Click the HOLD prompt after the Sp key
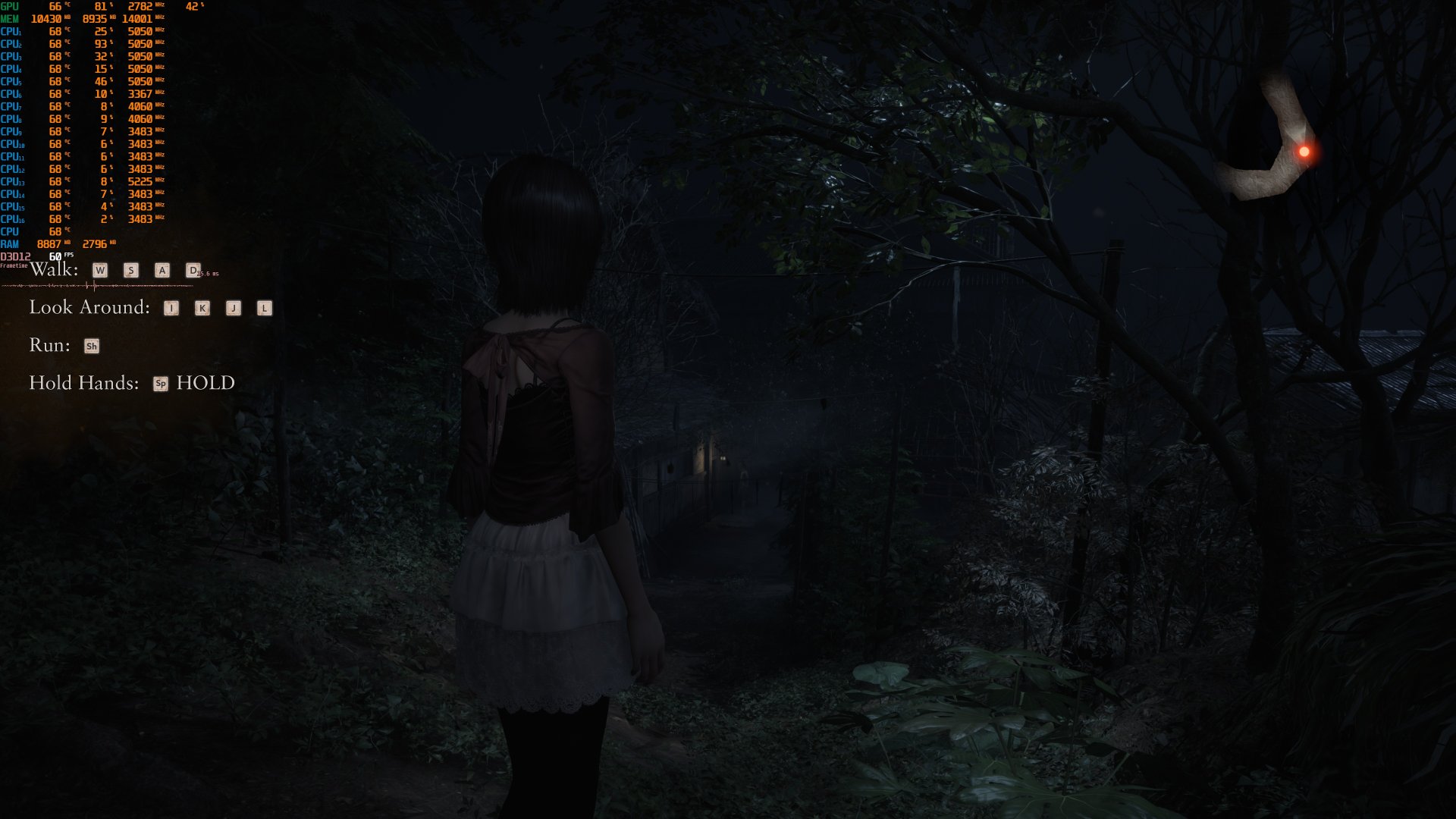Viewport: 1456px width, 819px height. [205, 383]
